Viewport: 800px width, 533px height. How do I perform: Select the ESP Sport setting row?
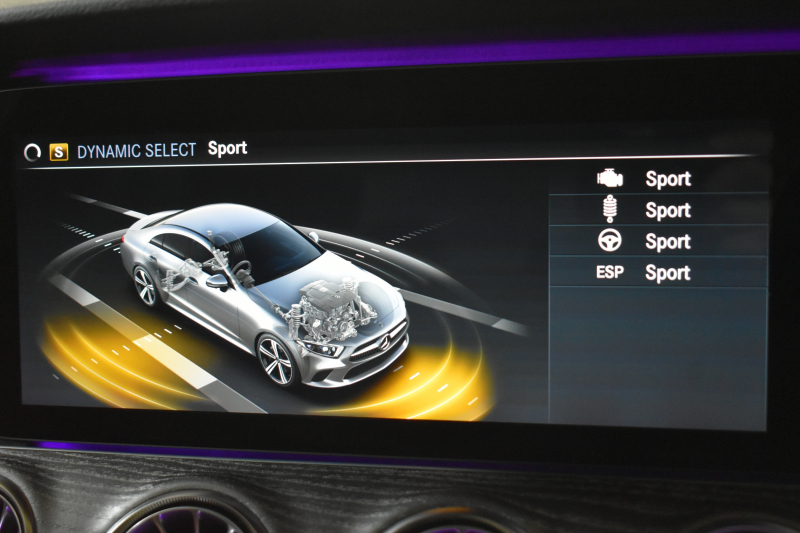657,272
